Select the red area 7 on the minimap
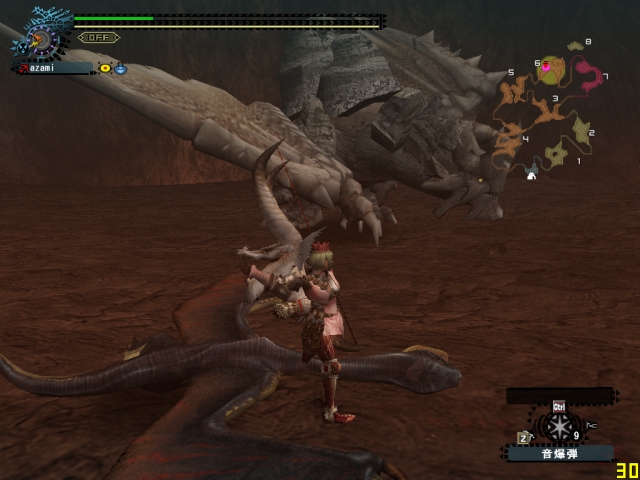The height and width of the screenshot is (480, 640). (x=589, y=77)
